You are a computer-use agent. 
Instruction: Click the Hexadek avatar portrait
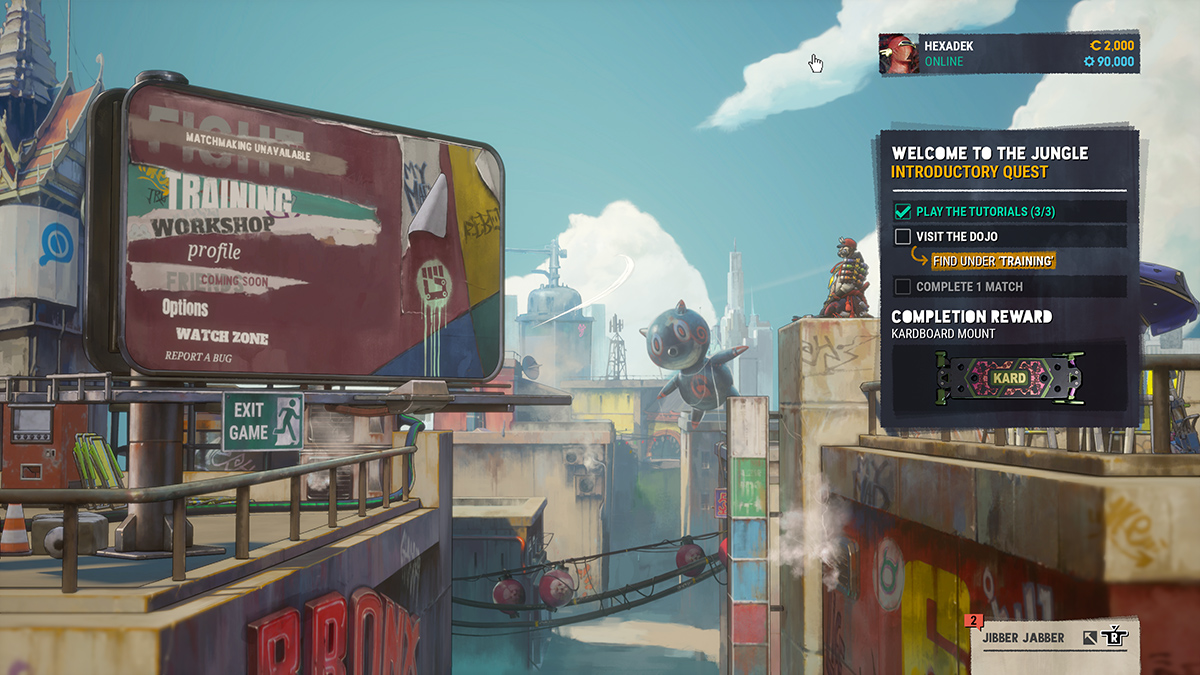coord(898,54)
